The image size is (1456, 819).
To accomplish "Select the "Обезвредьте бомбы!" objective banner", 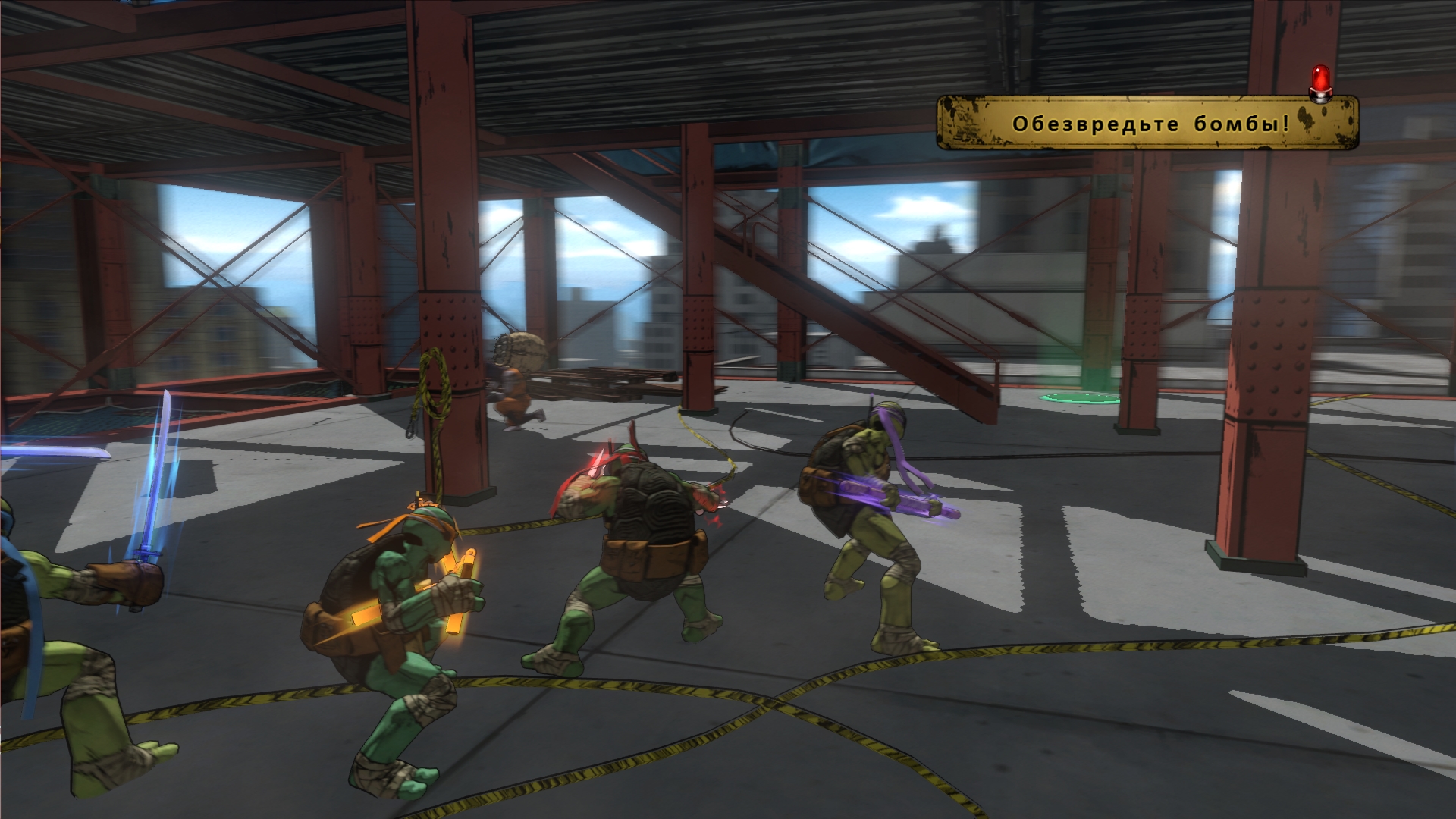I will [x=1148, y=123].
